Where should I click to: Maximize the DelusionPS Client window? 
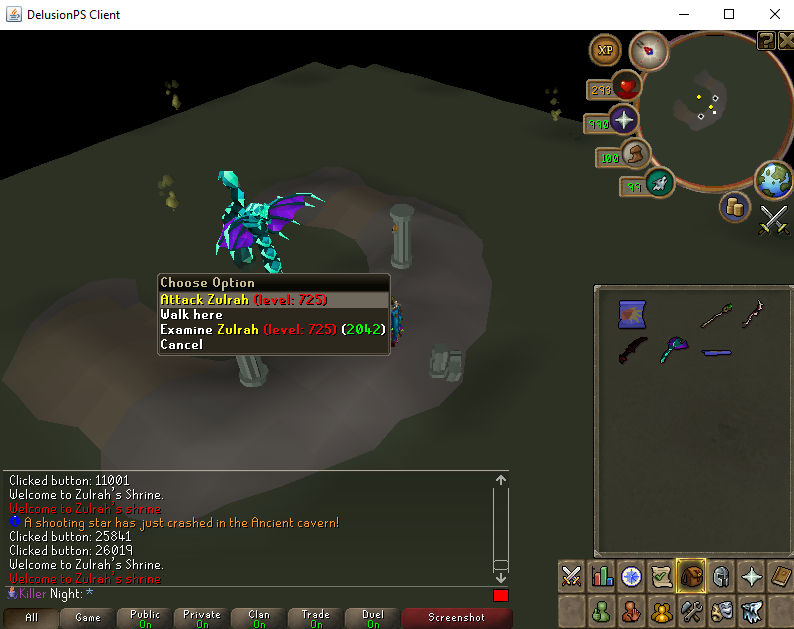pos(729,14)
